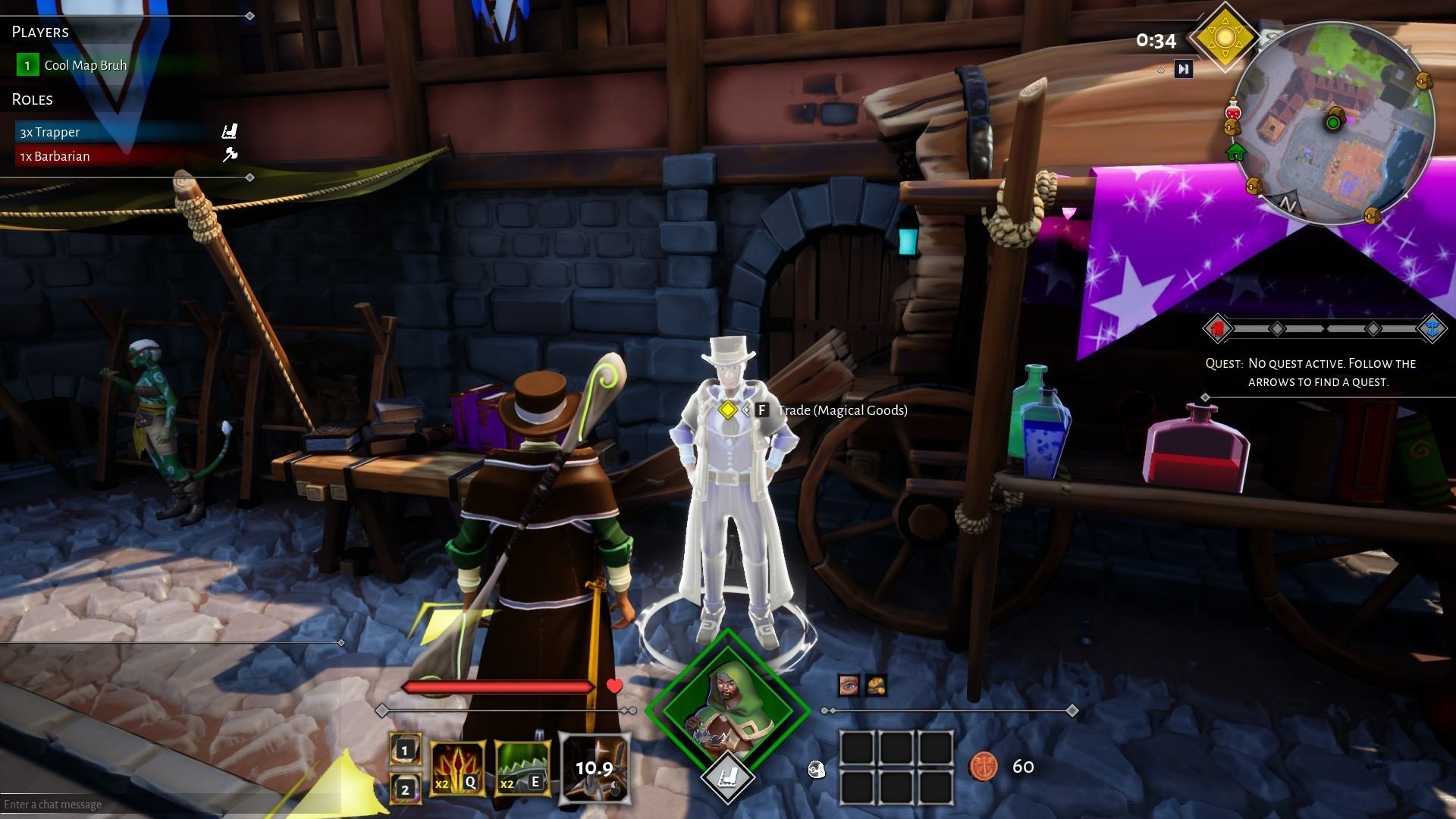Select the red potion marker on minimap
The width and height of the screenshot is (1456, 819).
pos(1233,110)
